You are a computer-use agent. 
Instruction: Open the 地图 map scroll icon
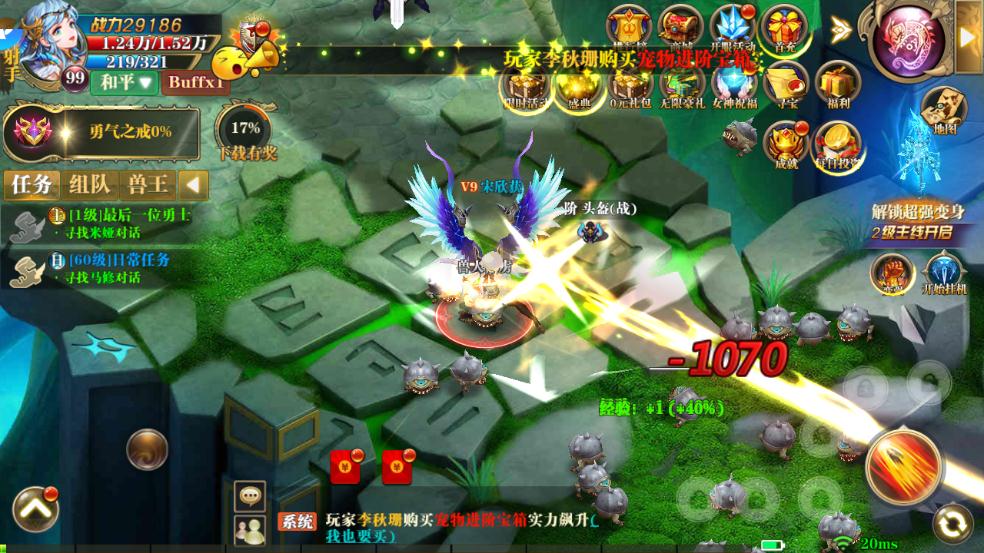pos(941,107)
